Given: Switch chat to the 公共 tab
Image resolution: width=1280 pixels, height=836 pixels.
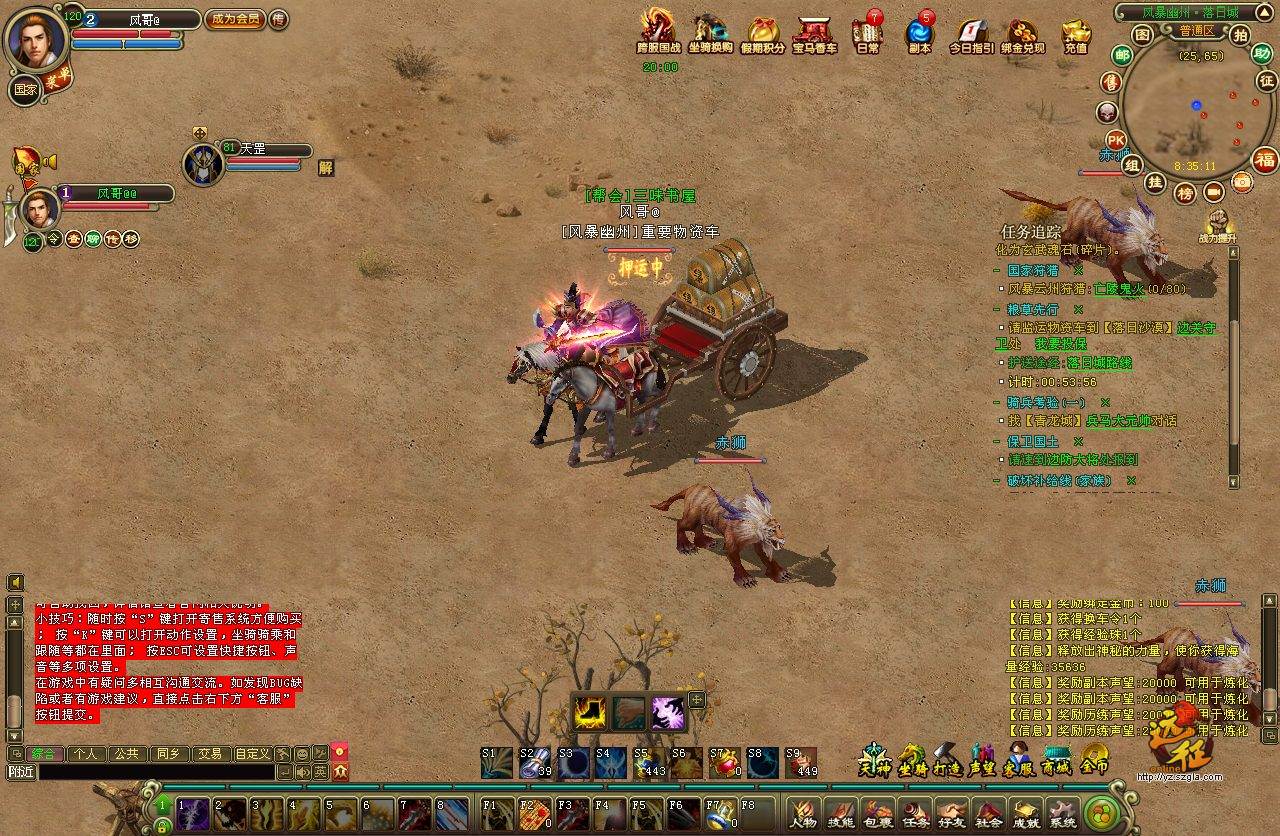Looking at the screenshot, I should pos(126,753).
